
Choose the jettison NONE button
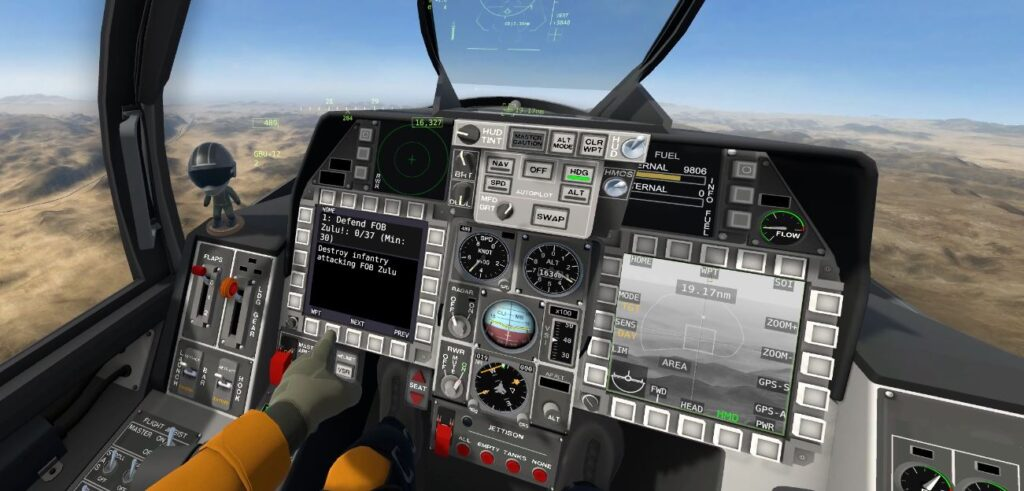pyautogui.click(x=540, y=473)
